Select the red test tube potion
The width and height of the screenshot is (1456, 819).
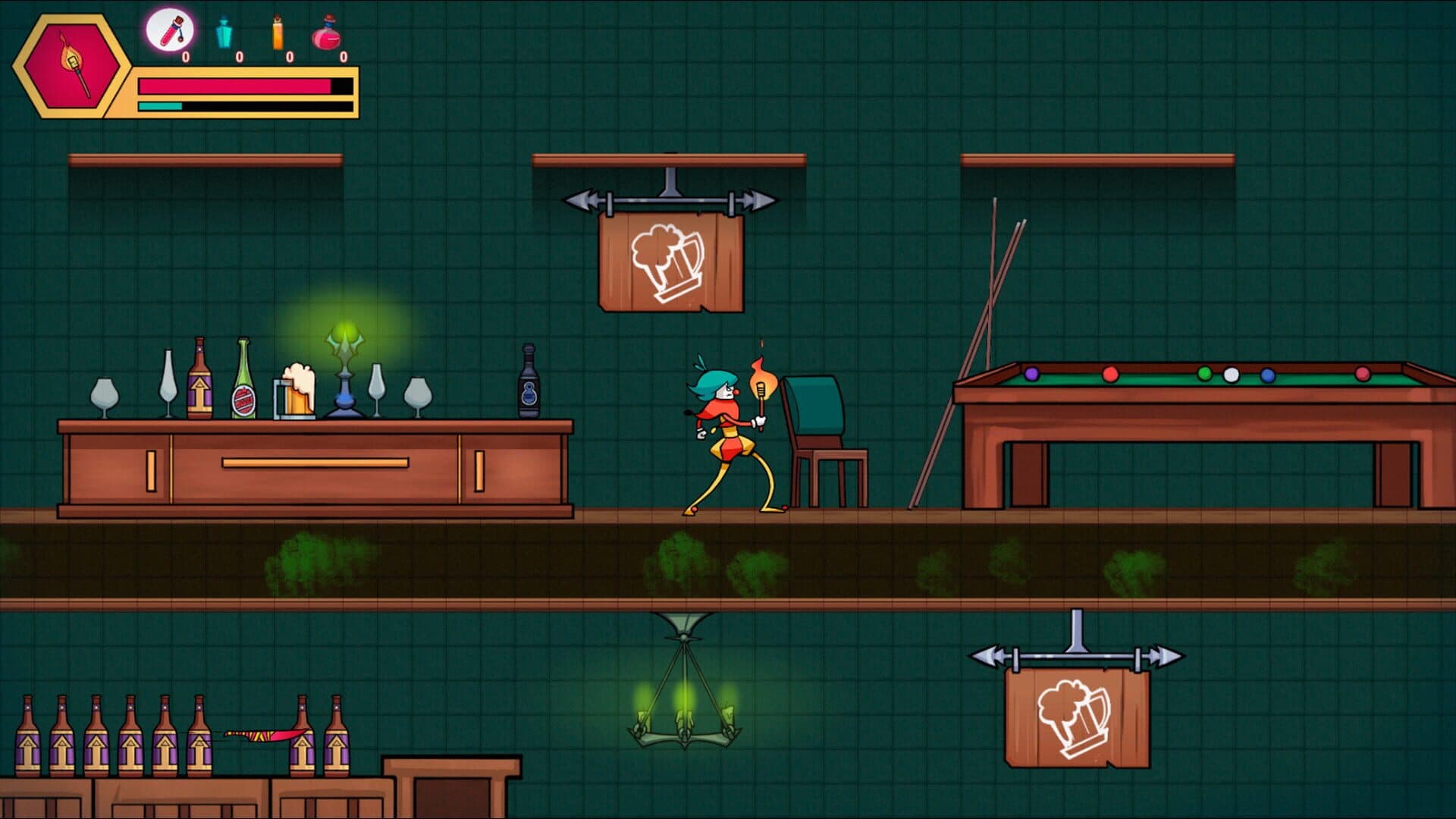(x=170, y=30)
